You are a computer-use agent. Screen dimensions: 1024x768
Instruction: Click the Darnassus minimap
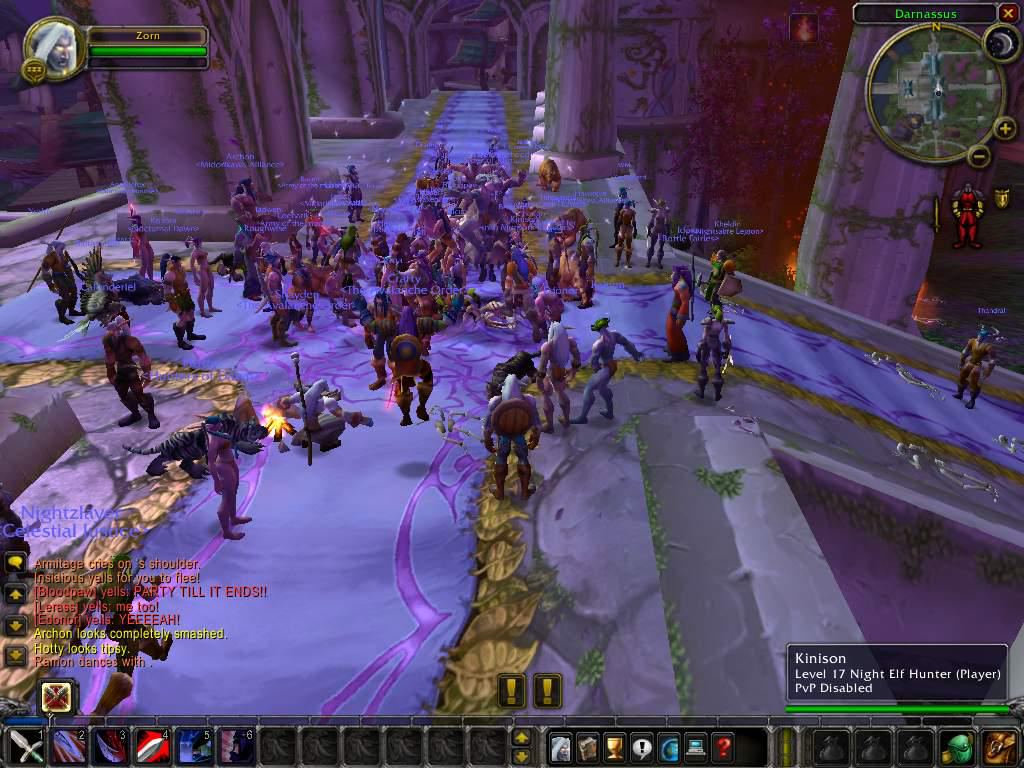tap(936, 92)
